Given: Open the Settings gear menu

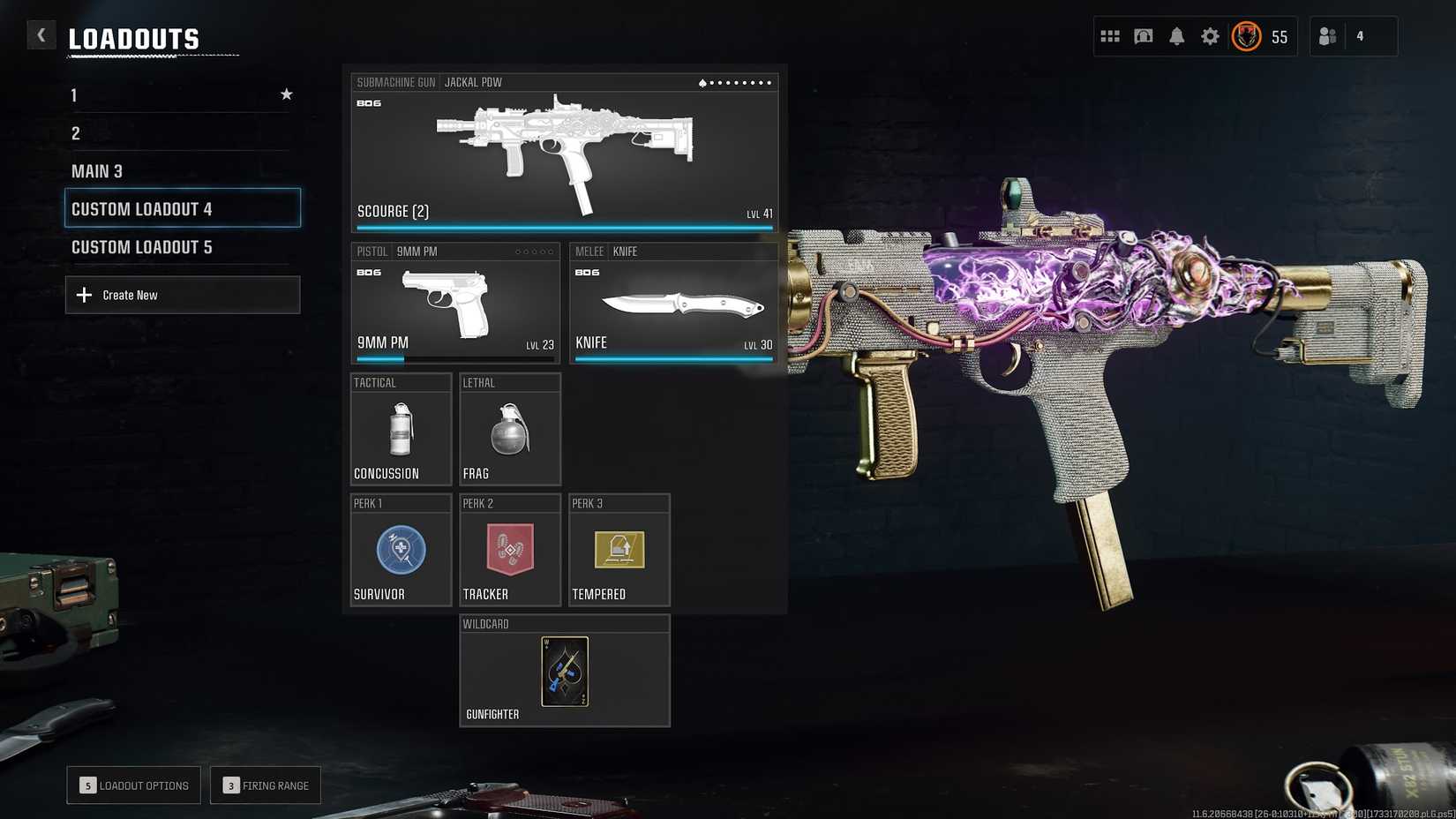Looking at the screenshot, I should [x=1210, y=36].
